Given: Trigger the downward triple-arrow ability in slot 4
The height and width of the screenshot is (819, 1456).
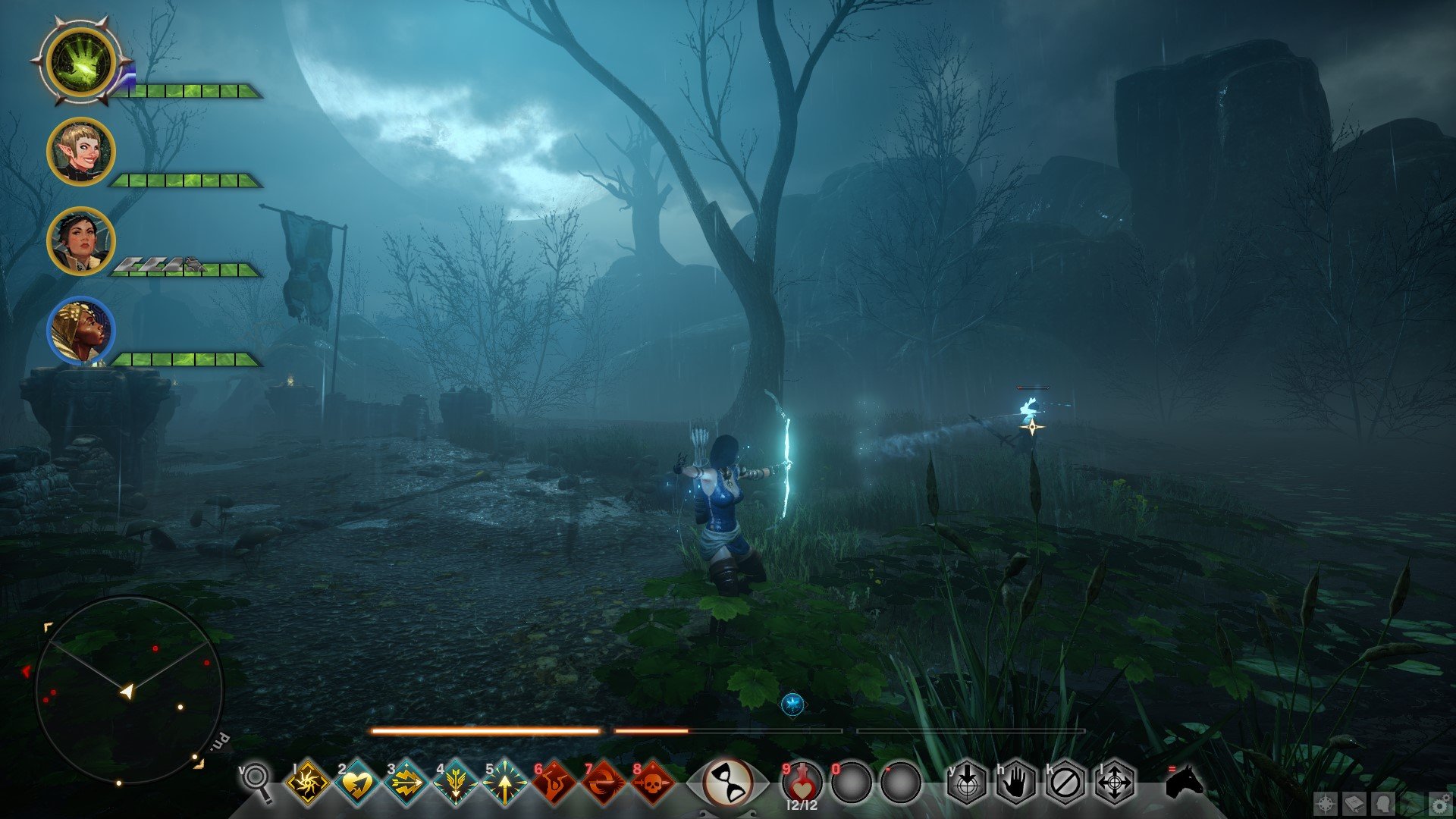Looking at the screenshot, I should tap(455, 782).
